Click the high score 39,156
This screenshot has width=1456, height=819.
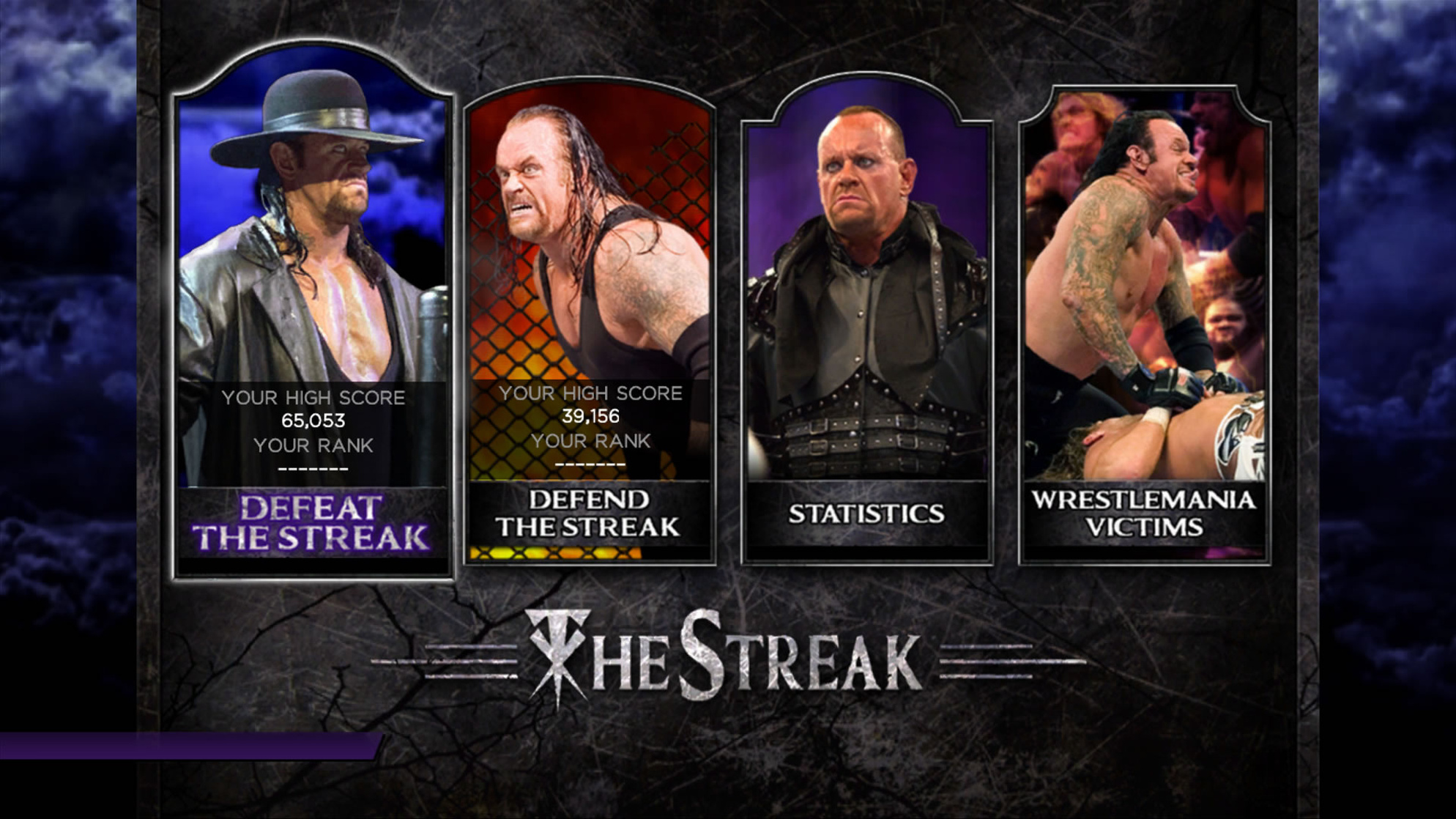point(592,415)
